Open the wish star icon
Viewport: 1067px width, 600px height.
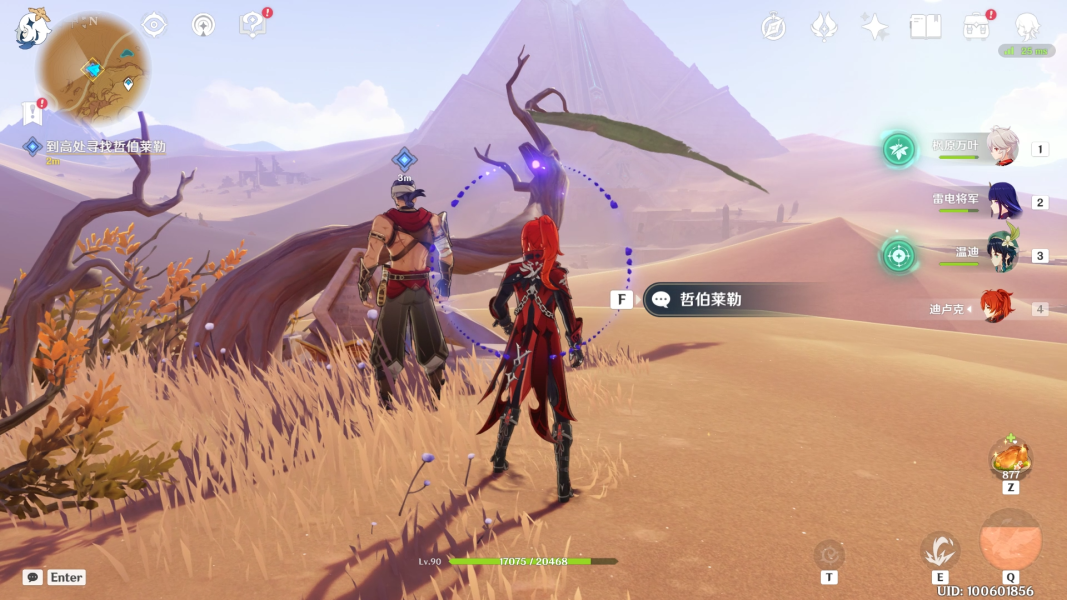(x=875, y=27)
